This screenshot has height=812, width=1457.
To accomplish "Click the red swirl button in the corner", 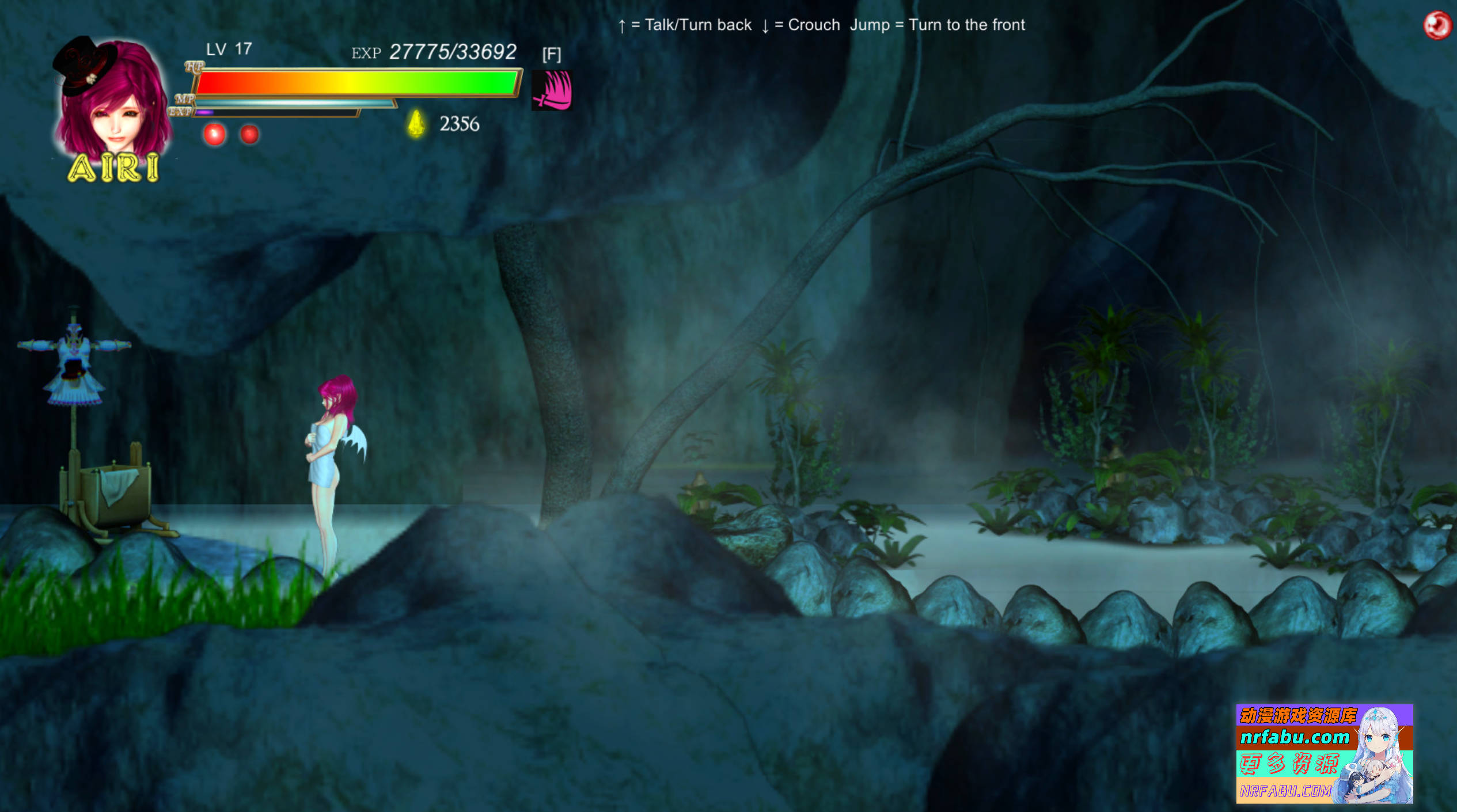I will coord(1437,25).
